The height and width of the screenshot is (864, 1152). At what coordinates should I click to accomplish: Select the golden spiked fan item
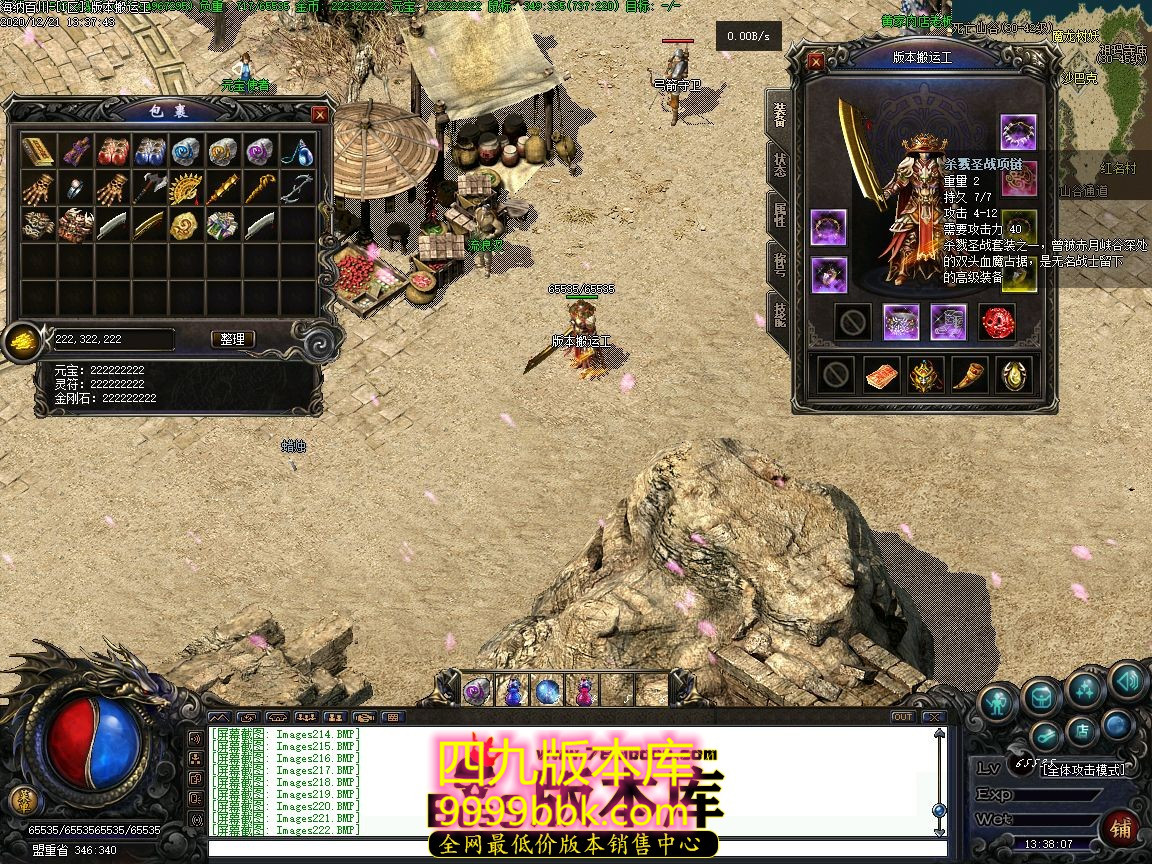pyautogui.click(x=186, y=188)
